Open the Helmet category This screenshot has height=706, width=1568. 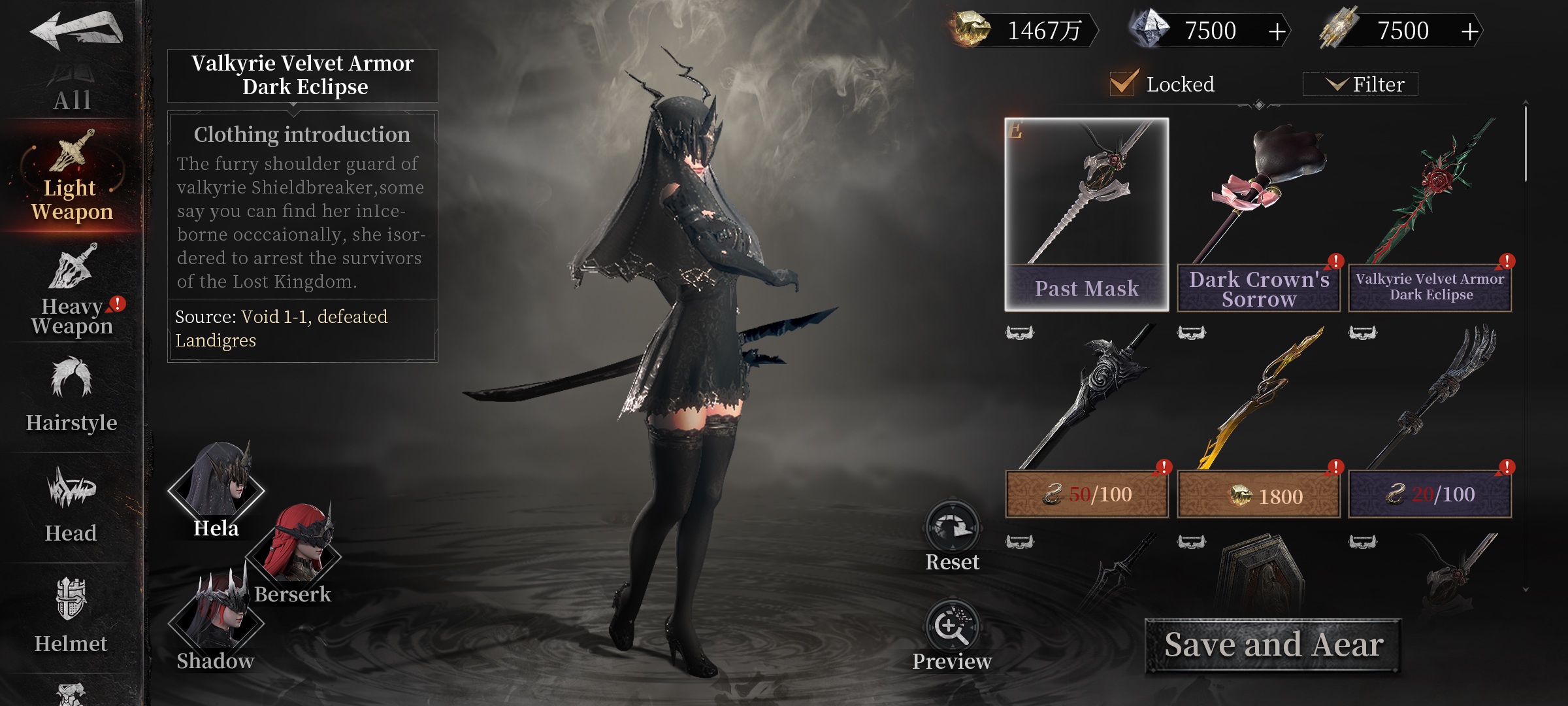click(72, 616)
